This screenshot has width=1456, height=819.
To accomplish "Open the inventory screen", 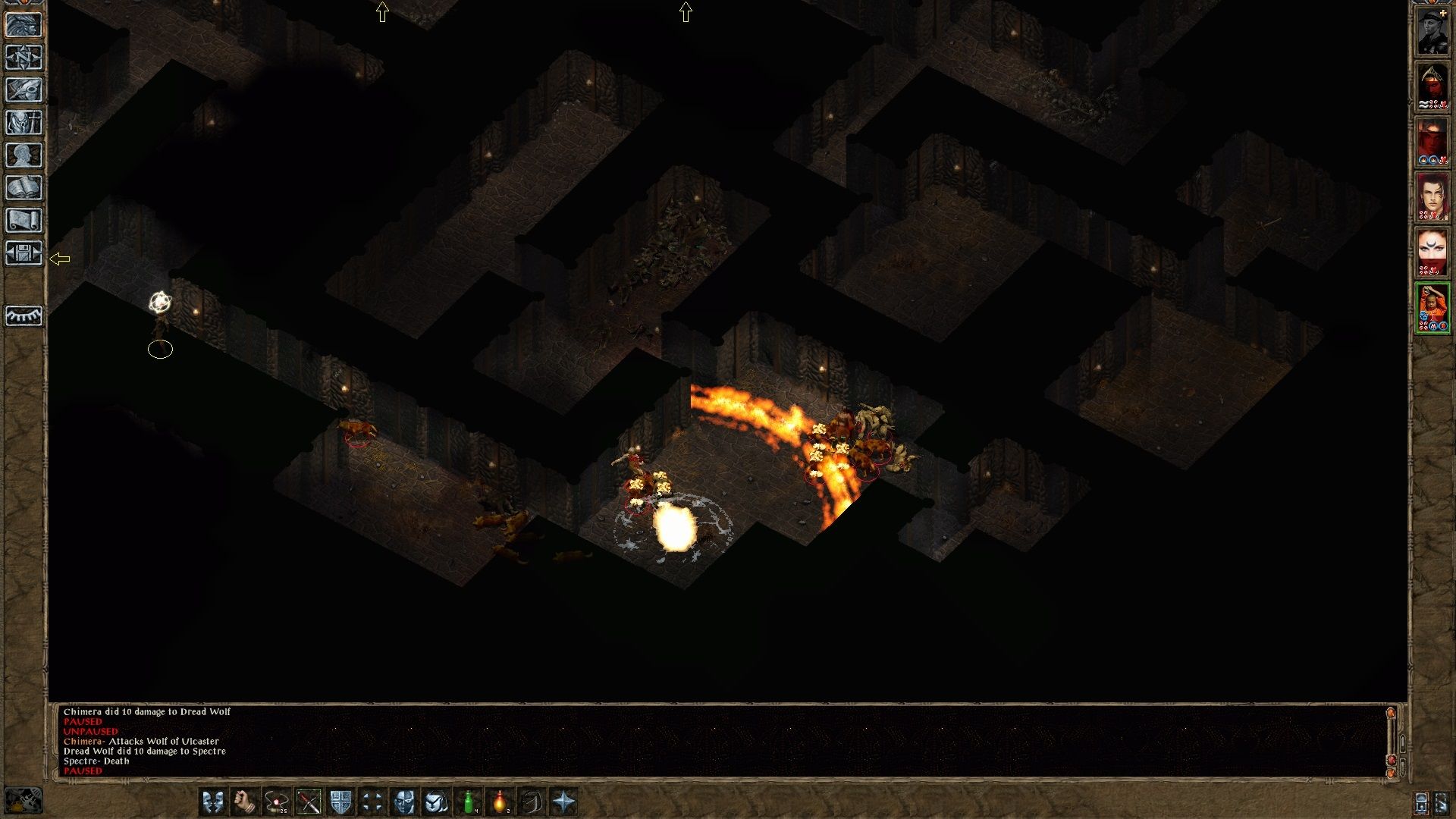I will (24, 124).
